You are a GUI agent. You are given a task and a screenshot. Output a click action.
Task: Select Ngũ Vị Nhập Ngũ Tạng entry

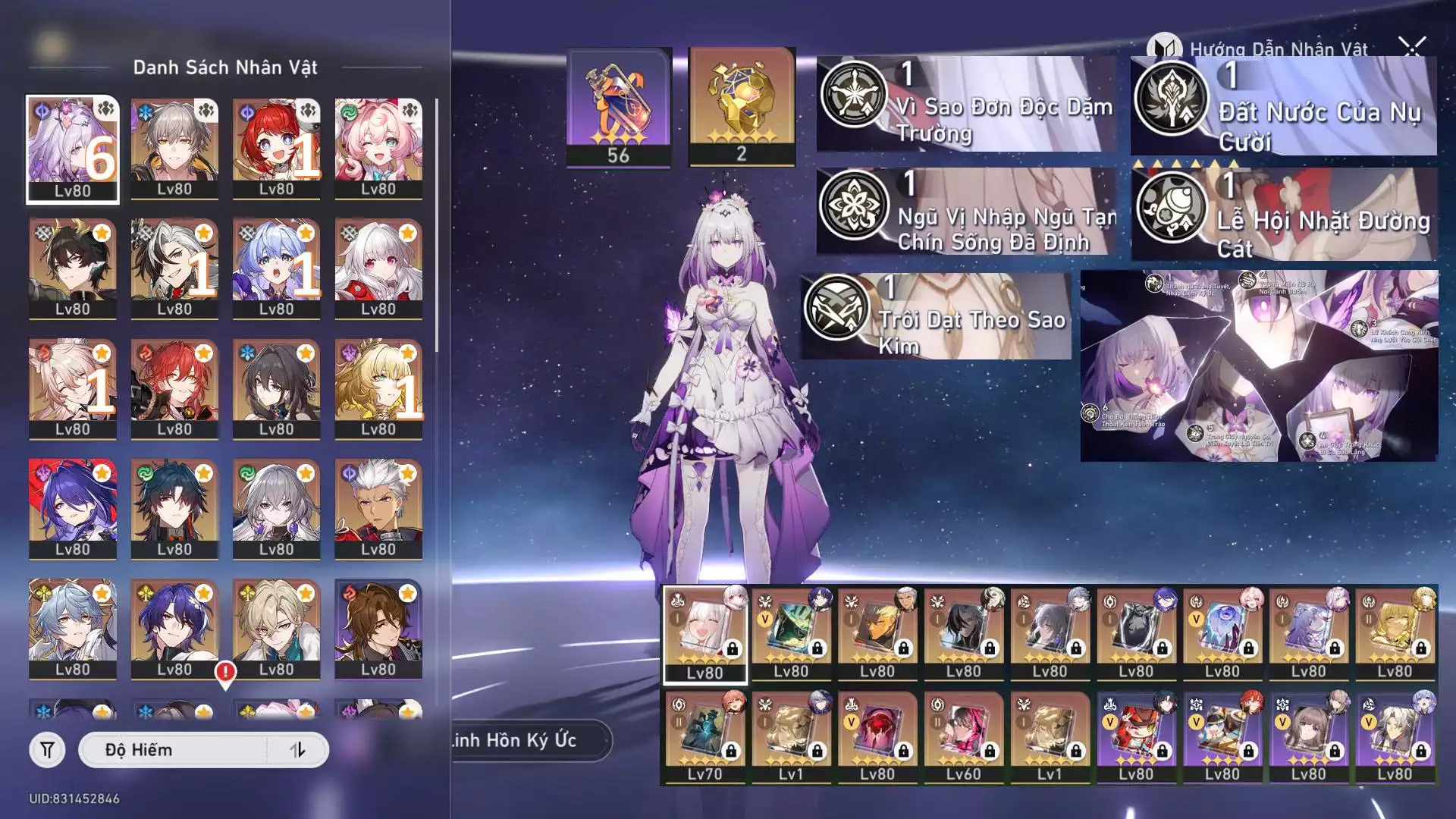966,212
